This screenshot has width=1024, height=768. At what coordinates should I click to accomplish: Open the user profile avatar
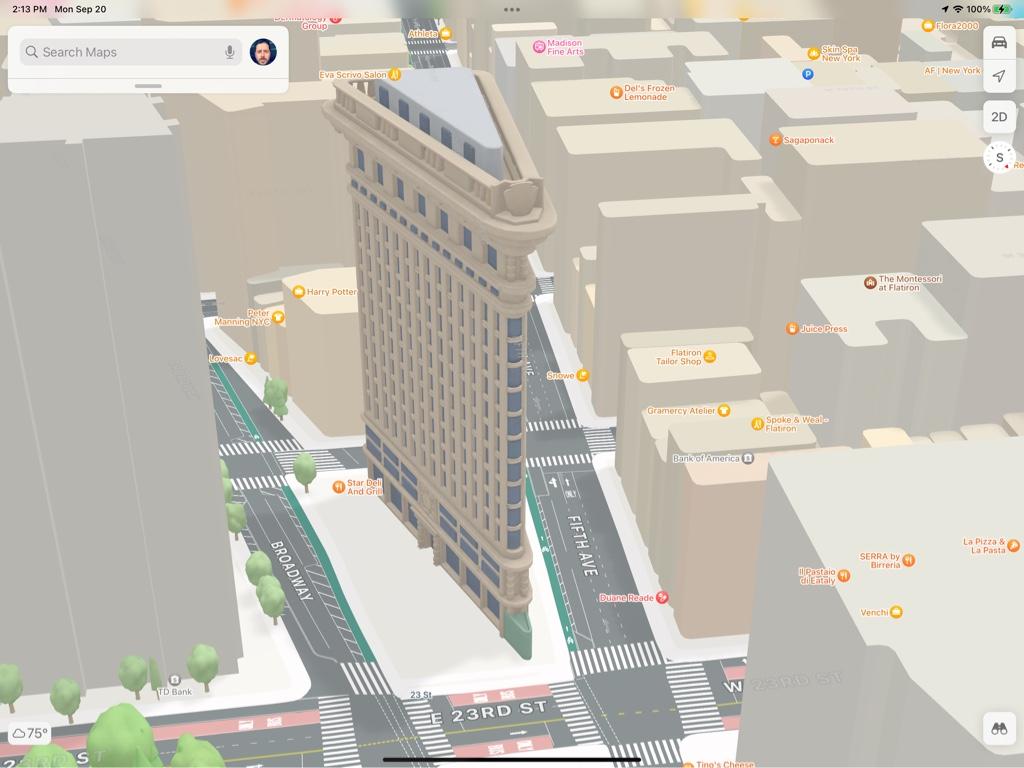263,52
